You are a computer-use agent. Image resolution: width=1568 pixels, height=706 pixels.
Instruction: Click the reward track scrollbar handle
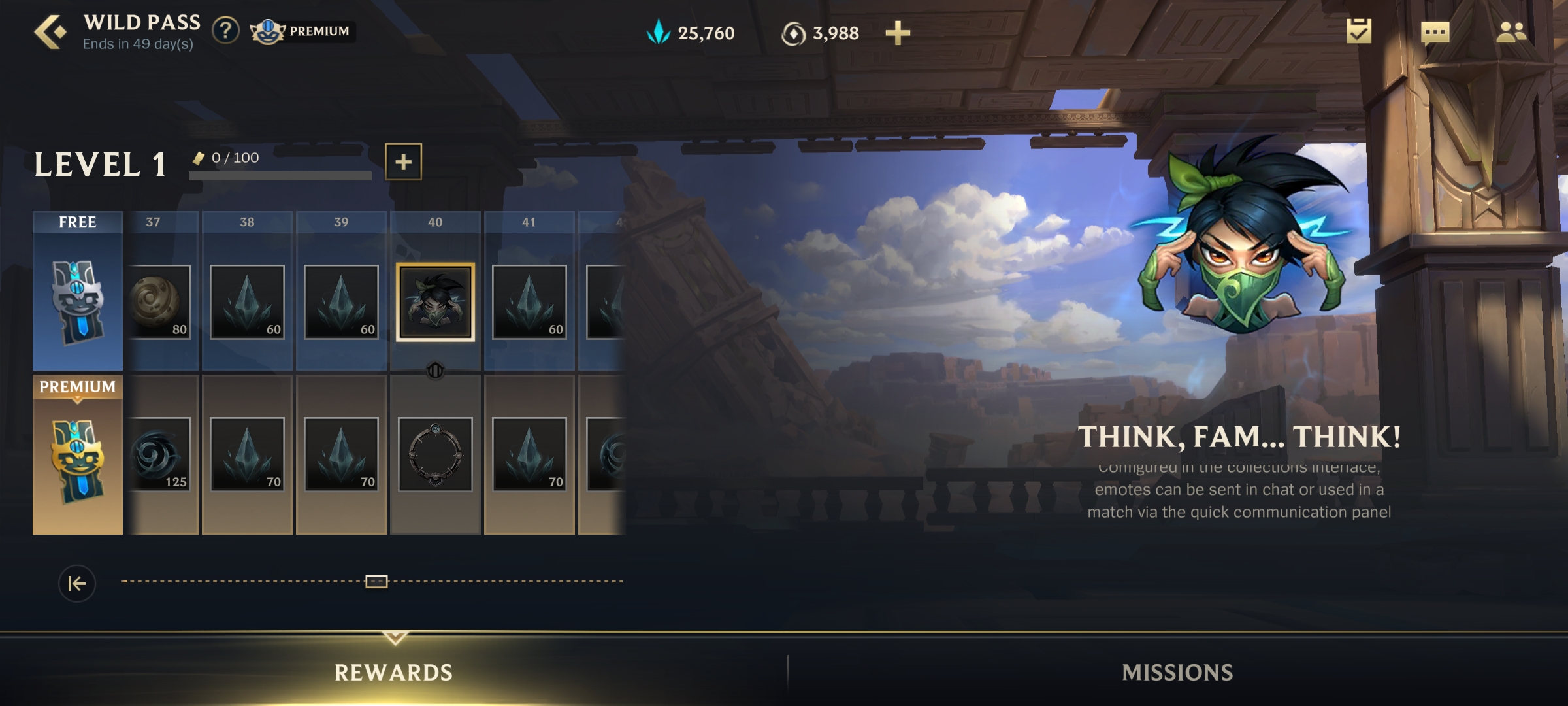376,581
